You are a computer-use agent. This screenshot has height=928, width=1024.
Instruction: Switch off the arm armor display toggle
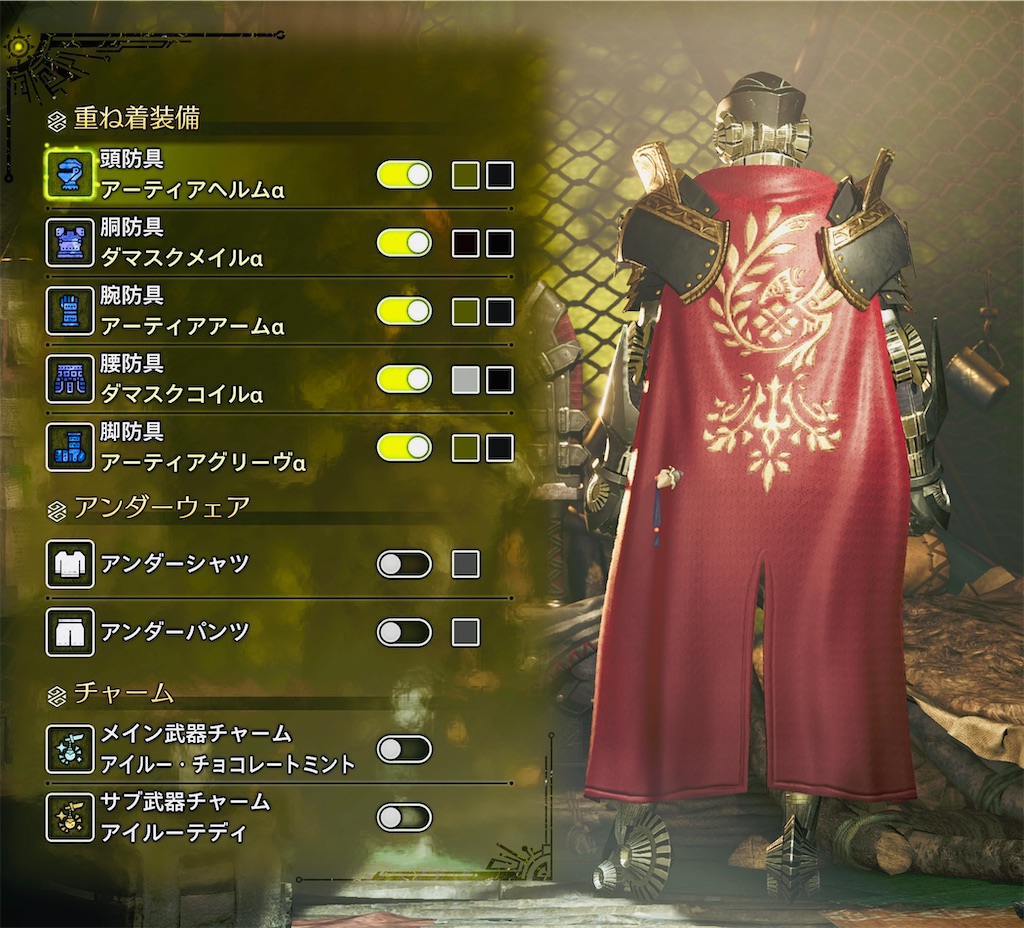click(404, 311)
